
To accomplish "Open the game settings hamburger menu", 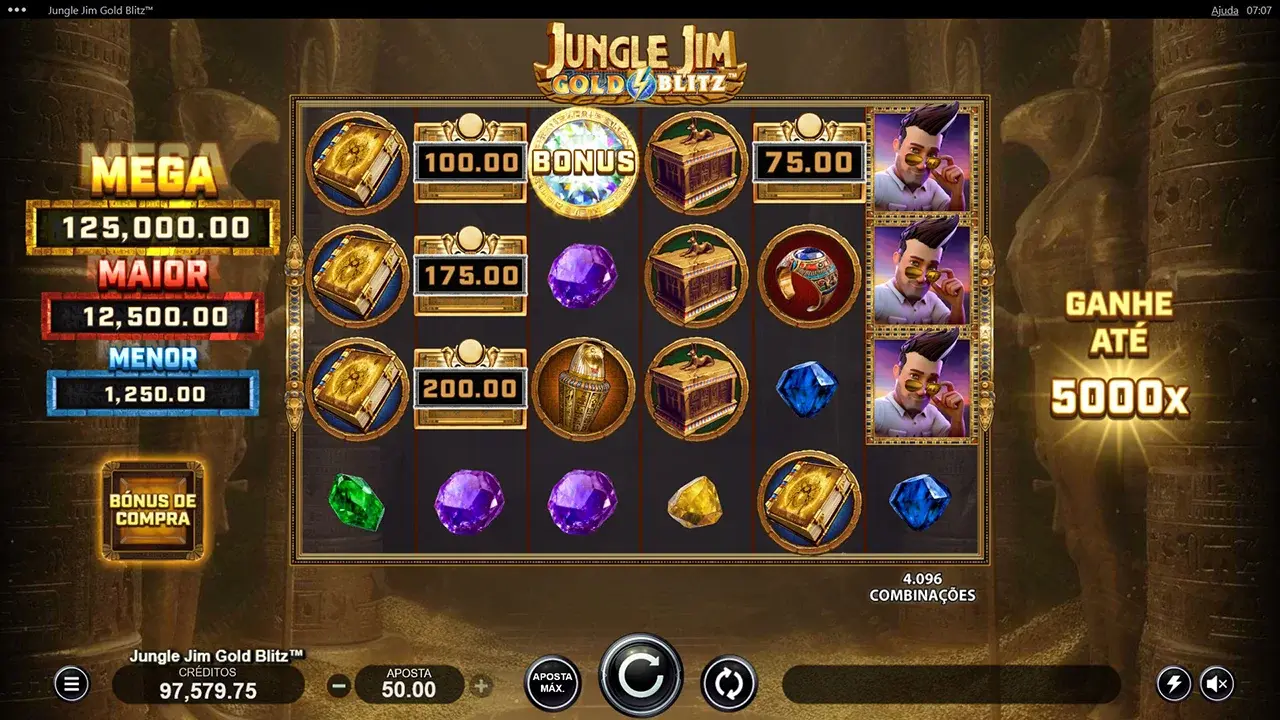I will (70, 684).
